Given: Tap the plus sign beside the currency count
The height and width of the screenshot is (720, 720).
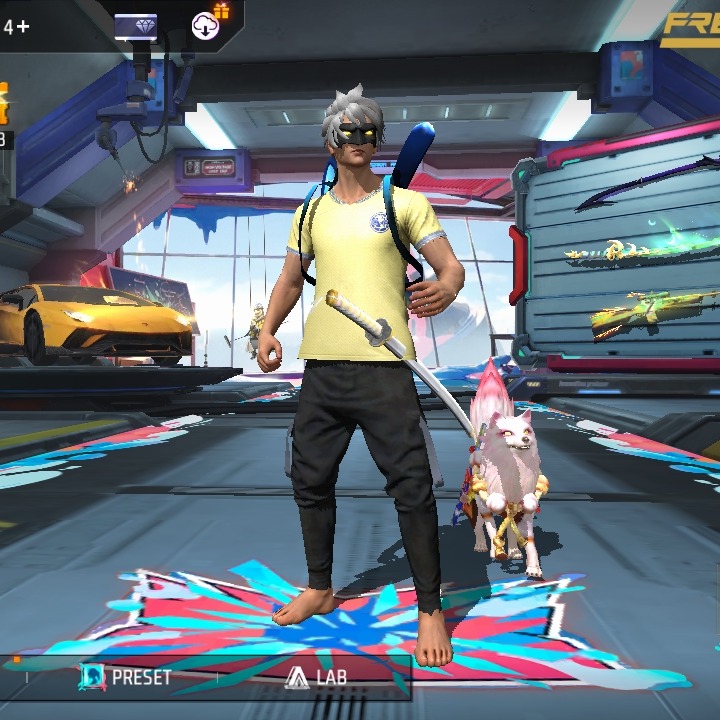Looking at the screenshot, I should (22, 26).
